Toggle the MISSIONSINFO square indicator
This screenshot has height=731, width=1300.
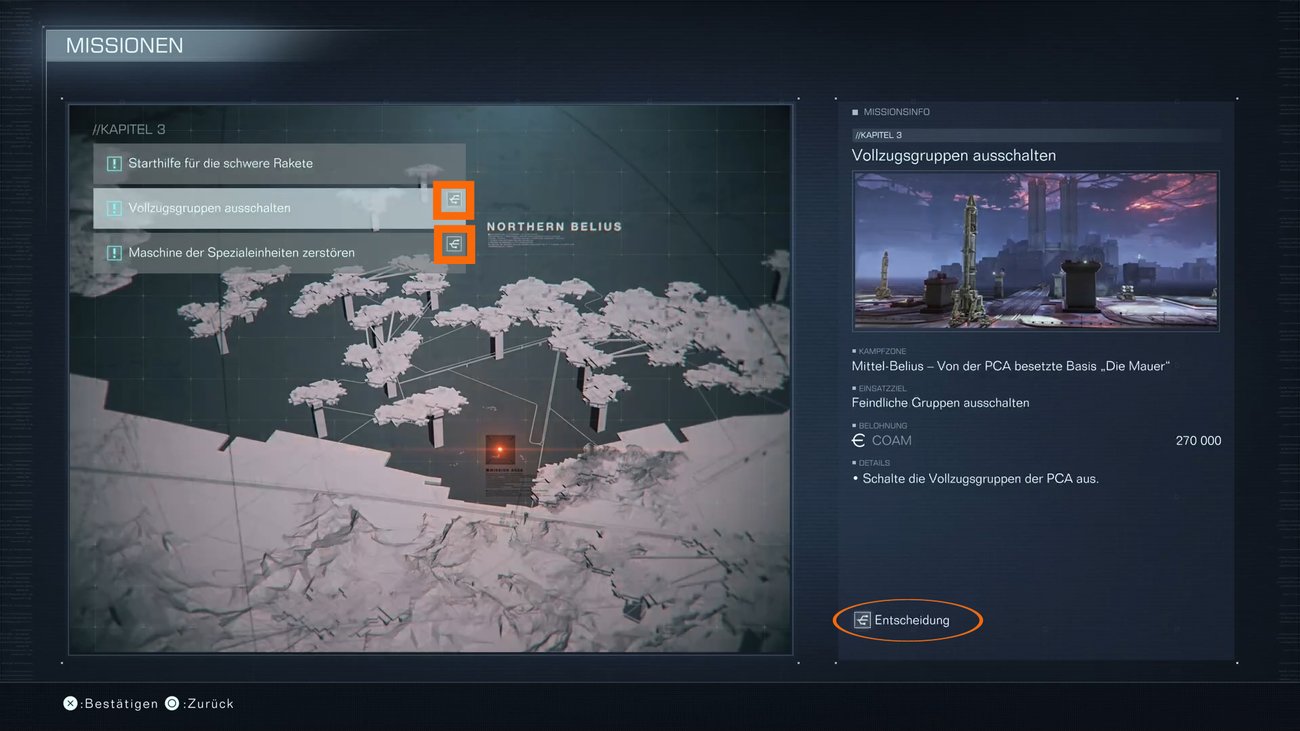pyautogui.click(x=856, y=111)
